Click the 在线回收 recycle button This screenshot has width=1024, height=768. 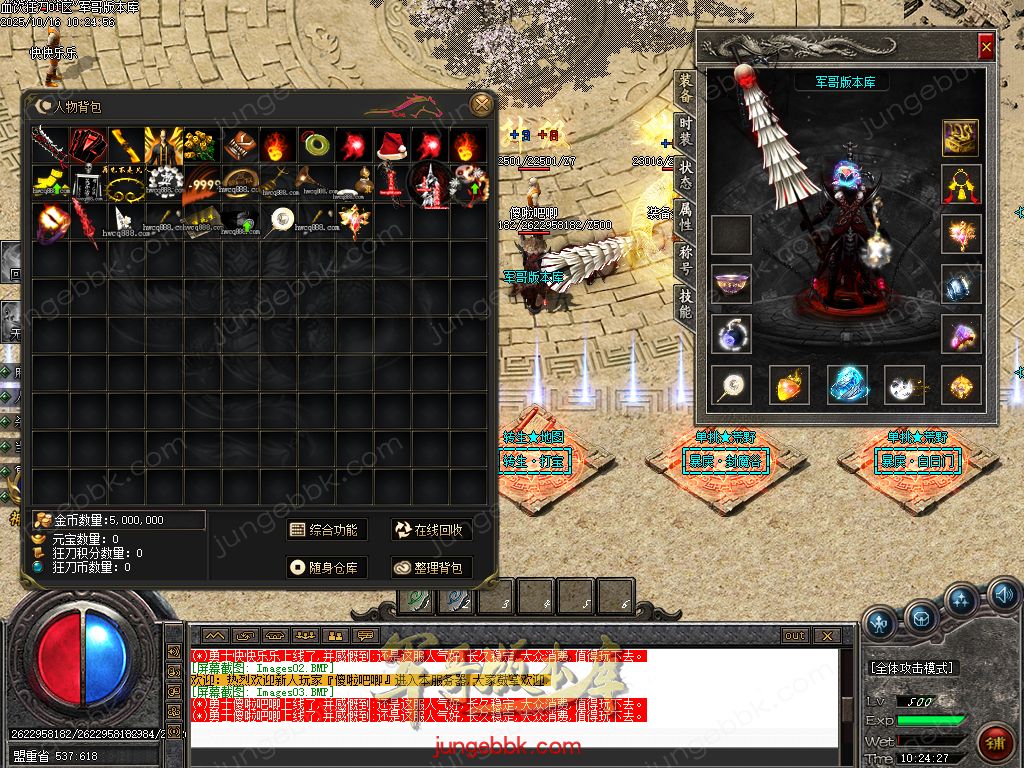[430, 530]
